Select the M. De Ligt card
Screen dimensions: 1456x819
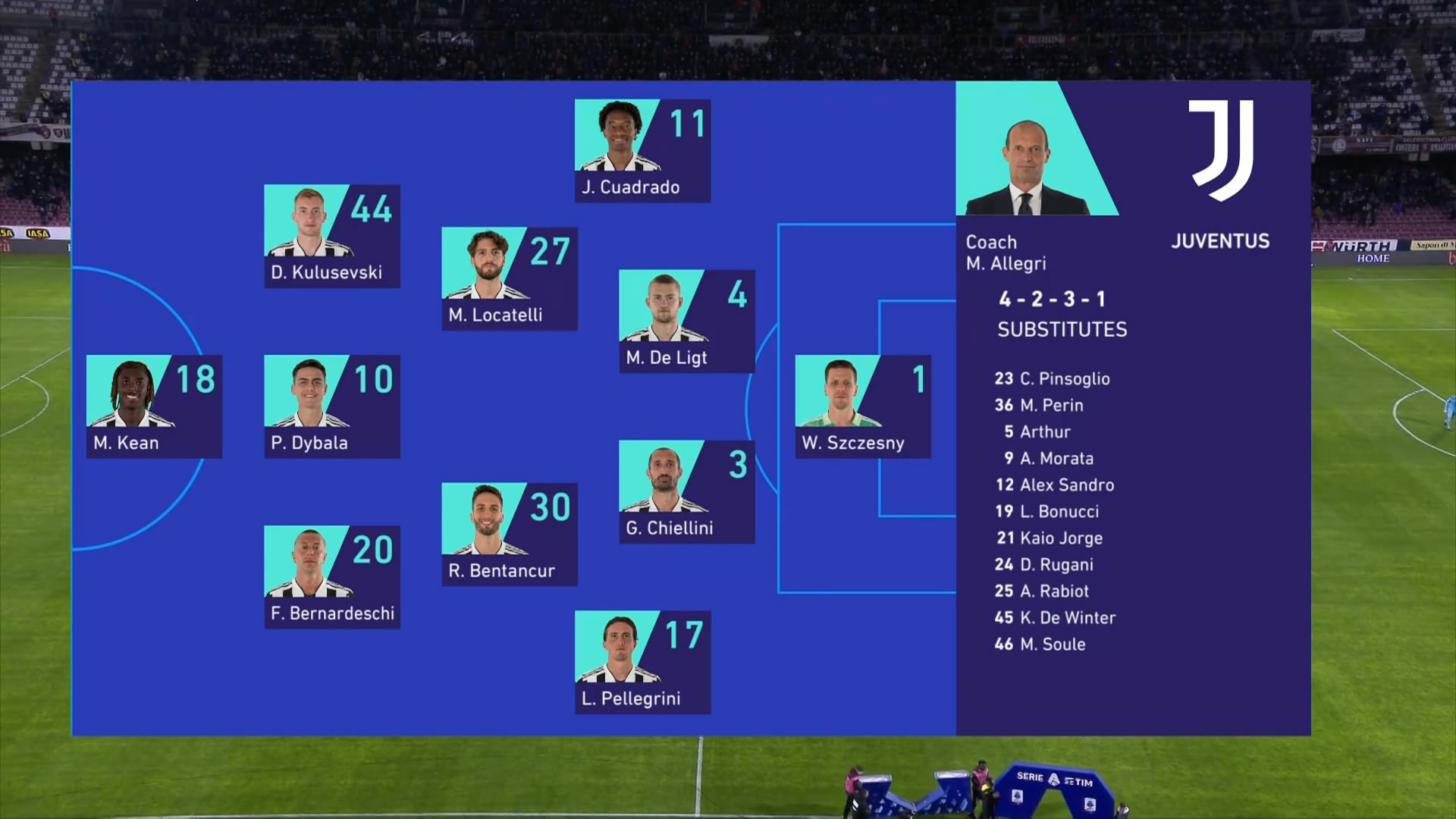click(x=686, y=321)
